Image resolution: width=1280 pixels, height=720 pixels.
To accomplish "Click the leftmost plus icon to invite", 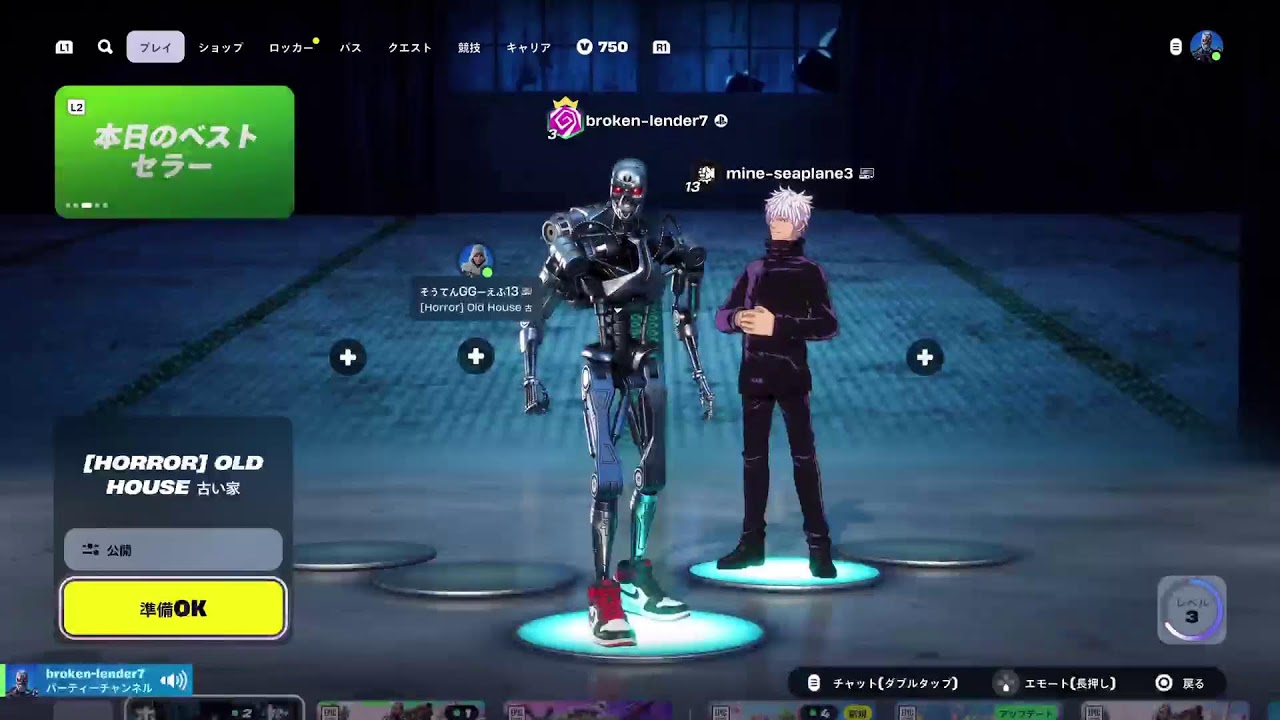I will (348, 356).
